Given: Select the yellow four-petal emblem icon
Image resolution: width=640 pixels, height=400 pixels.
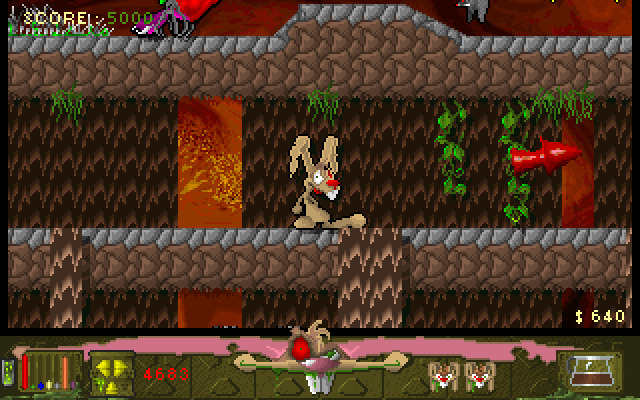Looking at the screenshot, I should click(x=112, y=373).
